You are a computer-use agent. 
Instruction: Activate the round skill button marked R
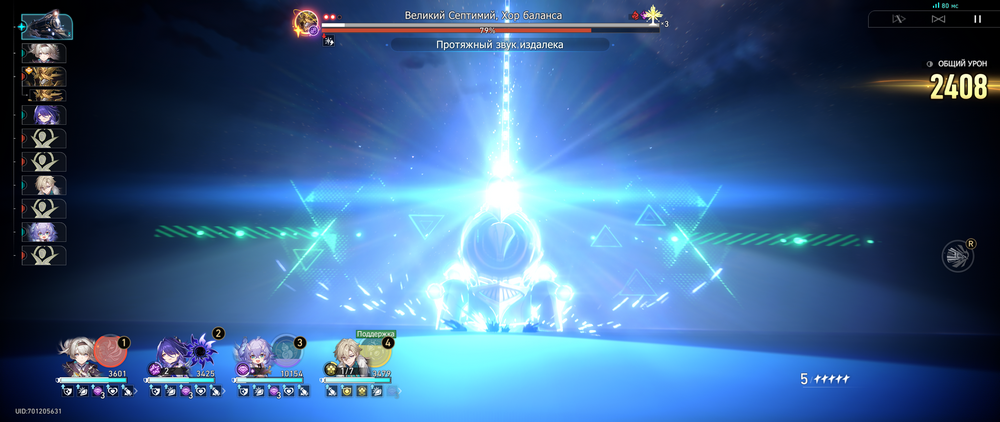pos(957,256)
